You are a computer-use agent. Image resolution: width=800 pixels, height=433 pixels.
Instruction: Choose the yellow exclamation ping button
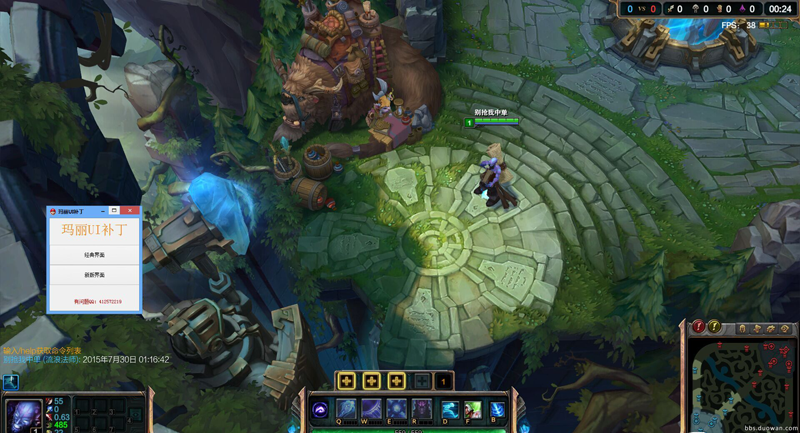click(715, 327)
